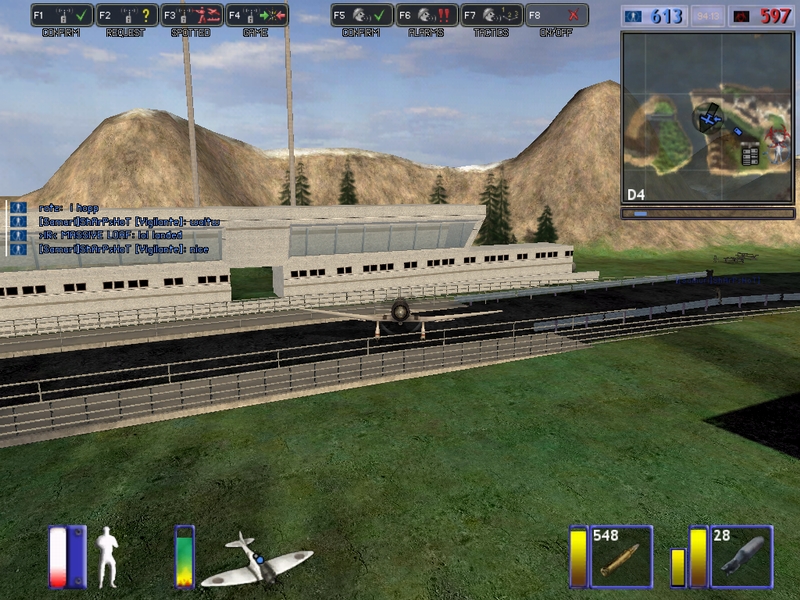This screenshot has width=800, height=600.
Task: Click the white soldier status icon
Action: click(107, 557)
